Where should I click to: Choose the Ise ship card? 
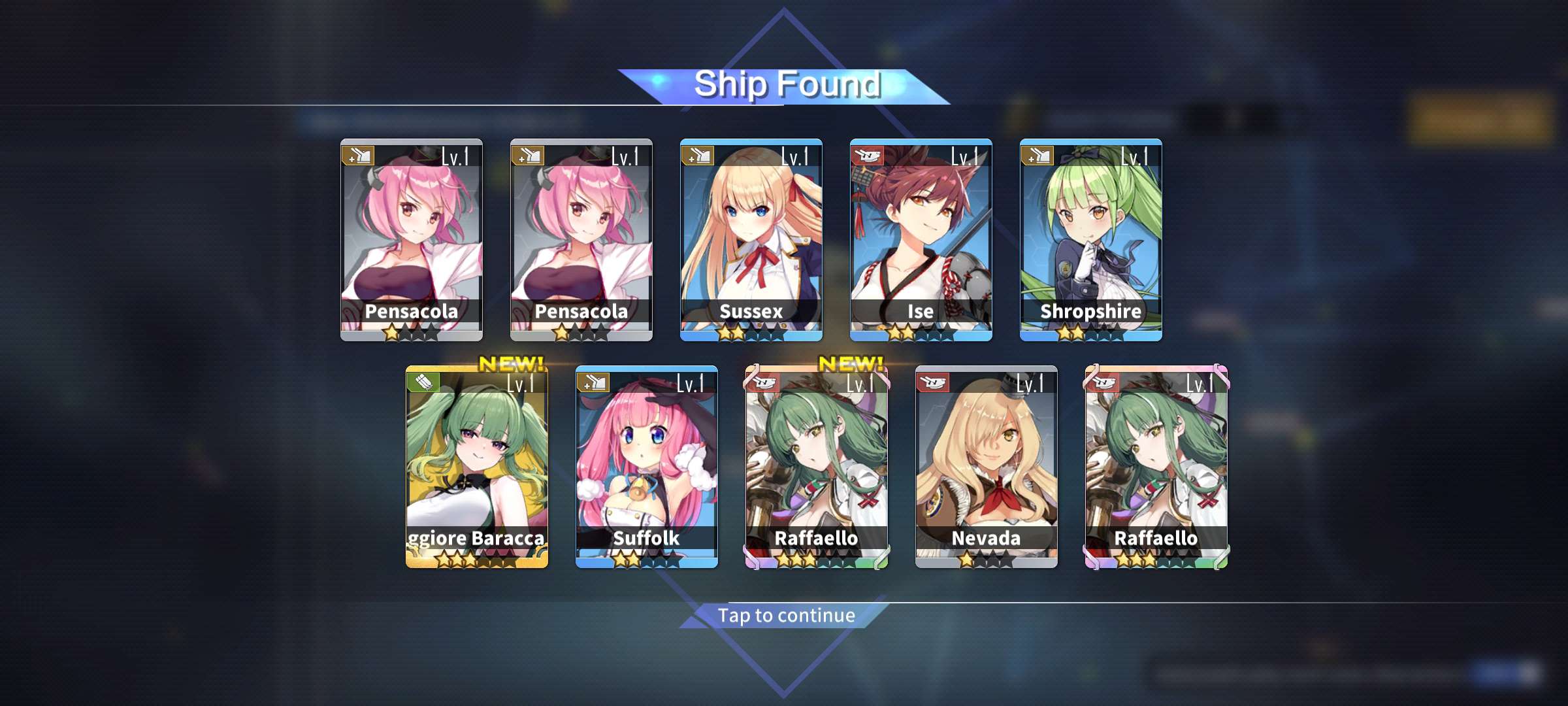[x=921, y=239]
